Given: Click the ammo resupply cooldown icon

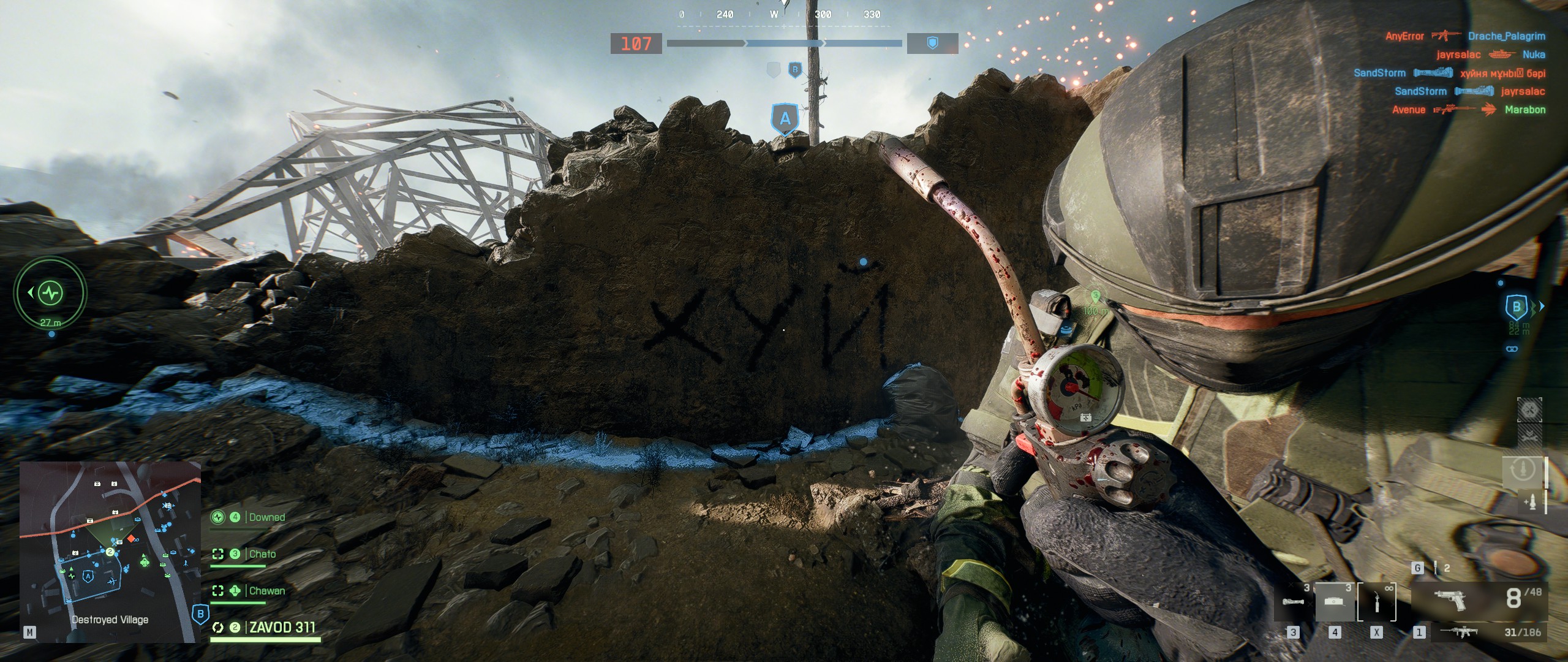Looking at the screenshot, I should [1523, 470].
